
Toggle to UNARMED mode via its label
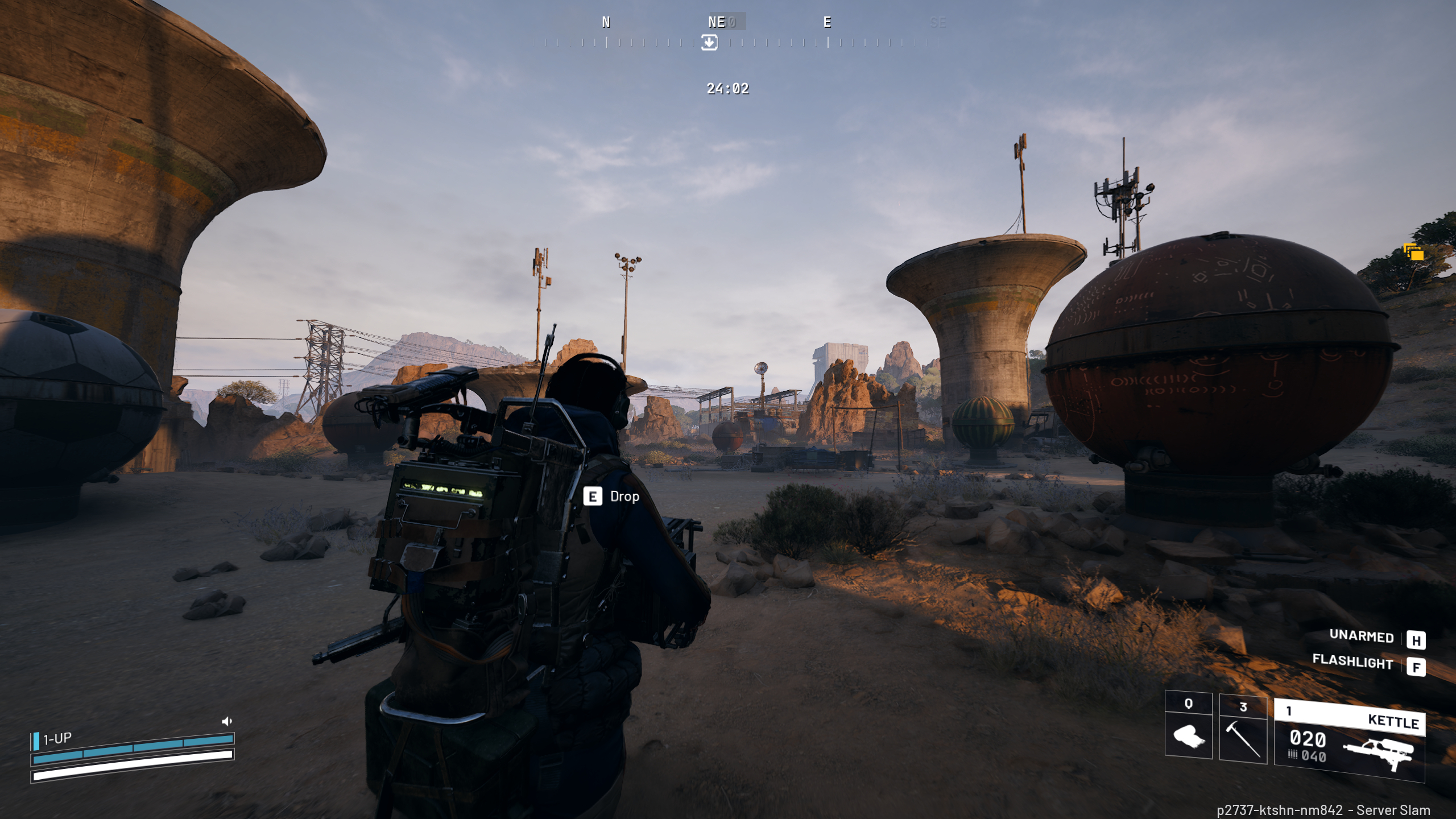point(1362,636)
